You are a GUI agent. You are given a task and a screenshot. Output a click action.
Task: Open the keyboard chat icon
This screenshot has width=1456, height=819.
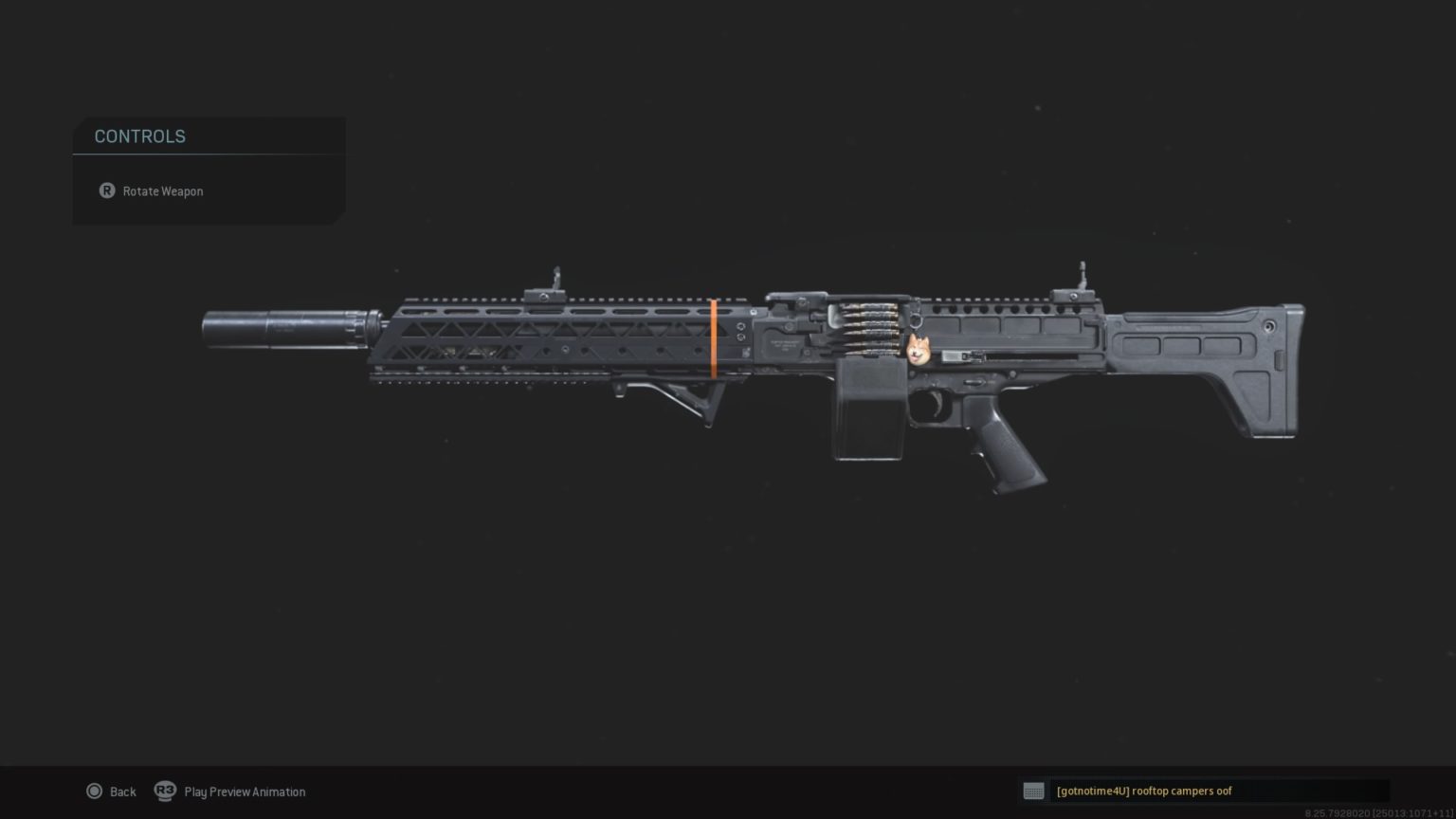tap(1033, 791)
